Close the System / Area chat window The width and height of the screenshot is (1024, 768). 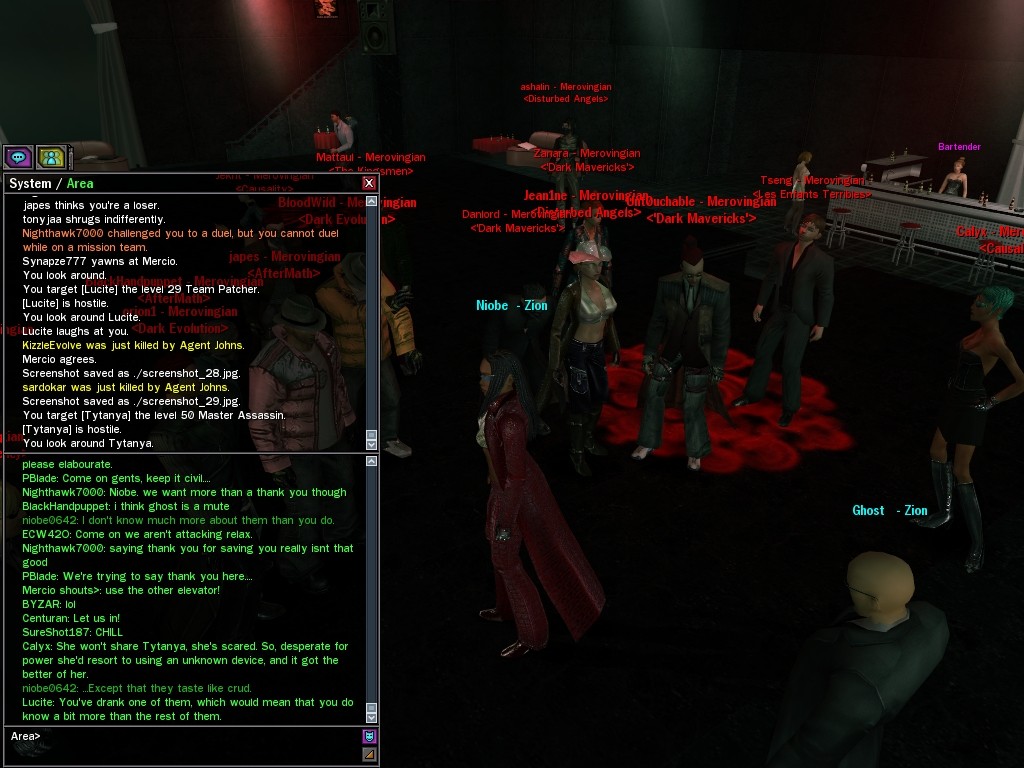click(x=369, y=183)
